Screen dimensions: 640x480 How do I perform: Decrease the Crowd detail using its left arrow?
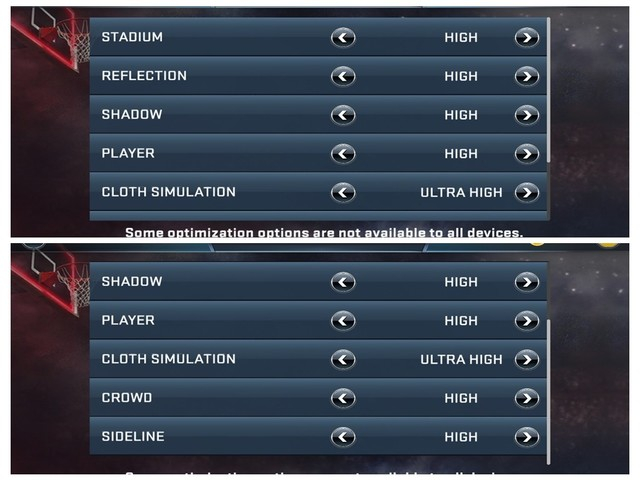point(343,398)
